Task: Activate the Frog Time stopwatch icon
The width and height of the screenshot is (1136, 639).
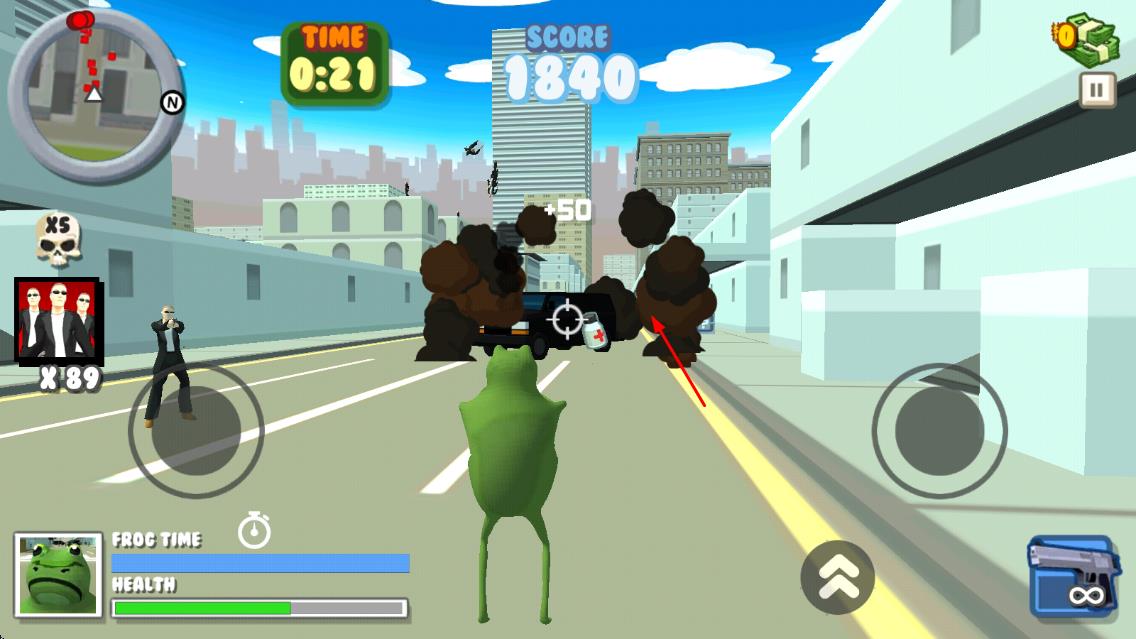Action: pyautogui.click(x=255, y=529)
